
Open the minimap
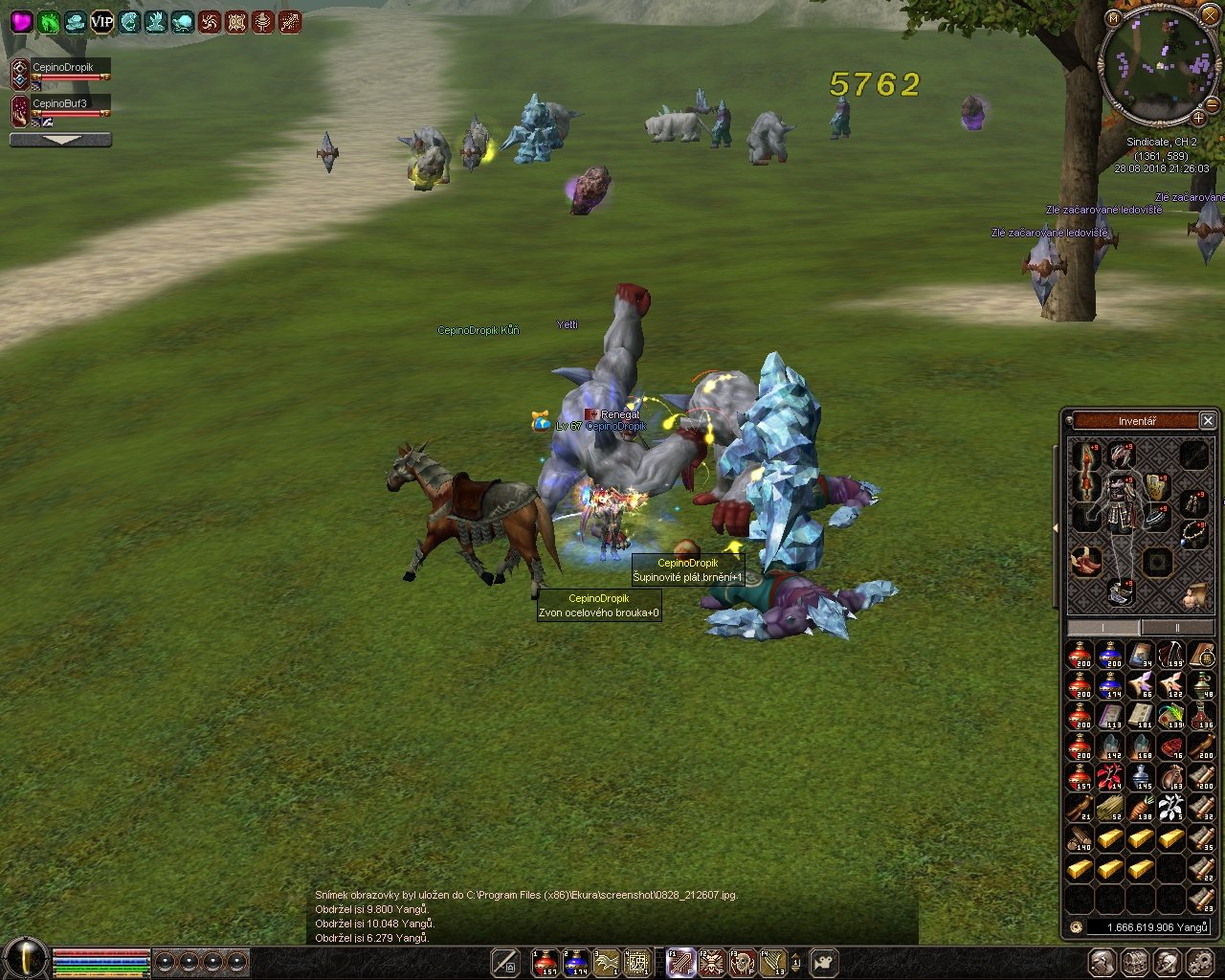pos(1157,63)
